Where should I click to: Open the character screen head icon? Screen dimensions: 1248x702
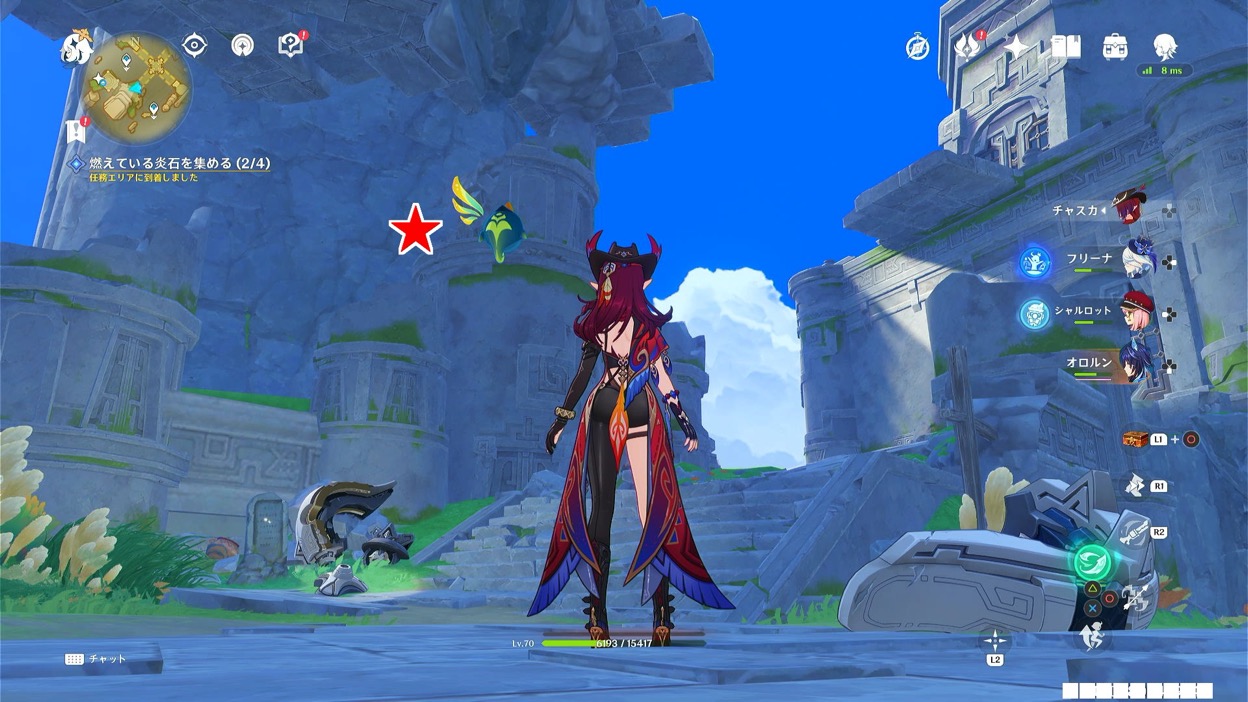pyautogui.click(x=1164, y=46)
